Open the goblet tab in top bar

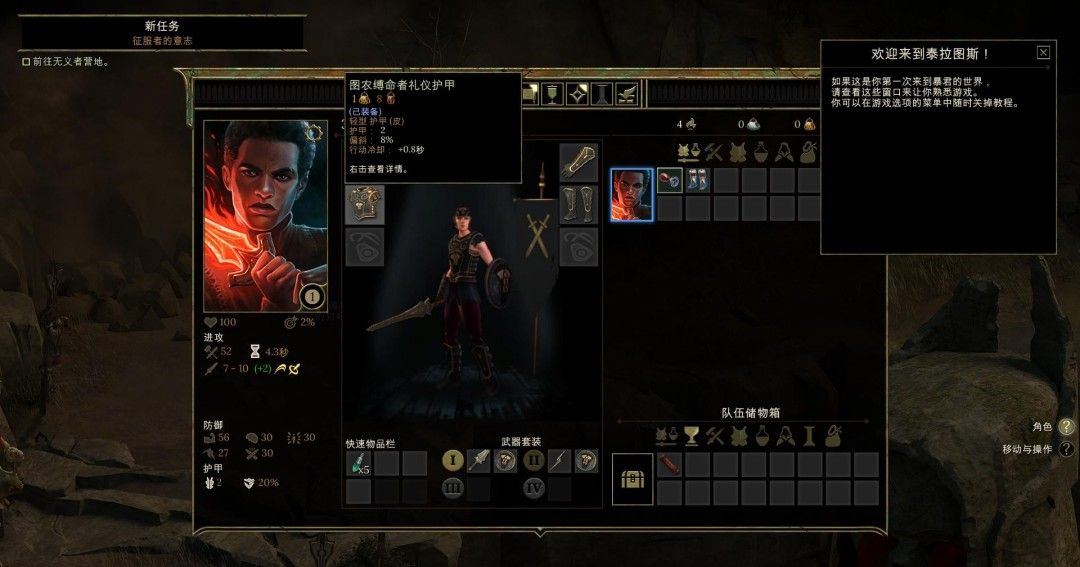pos(550,94)
